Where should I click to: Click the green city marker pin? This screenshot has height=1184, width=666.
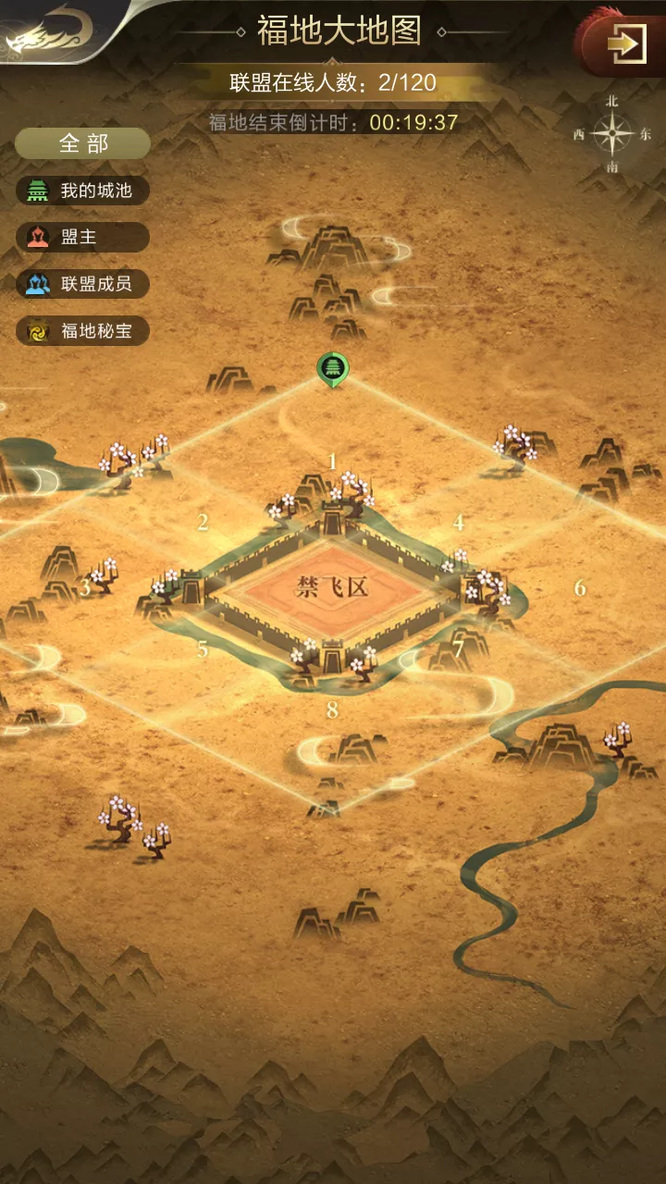(x=330, y=369)
